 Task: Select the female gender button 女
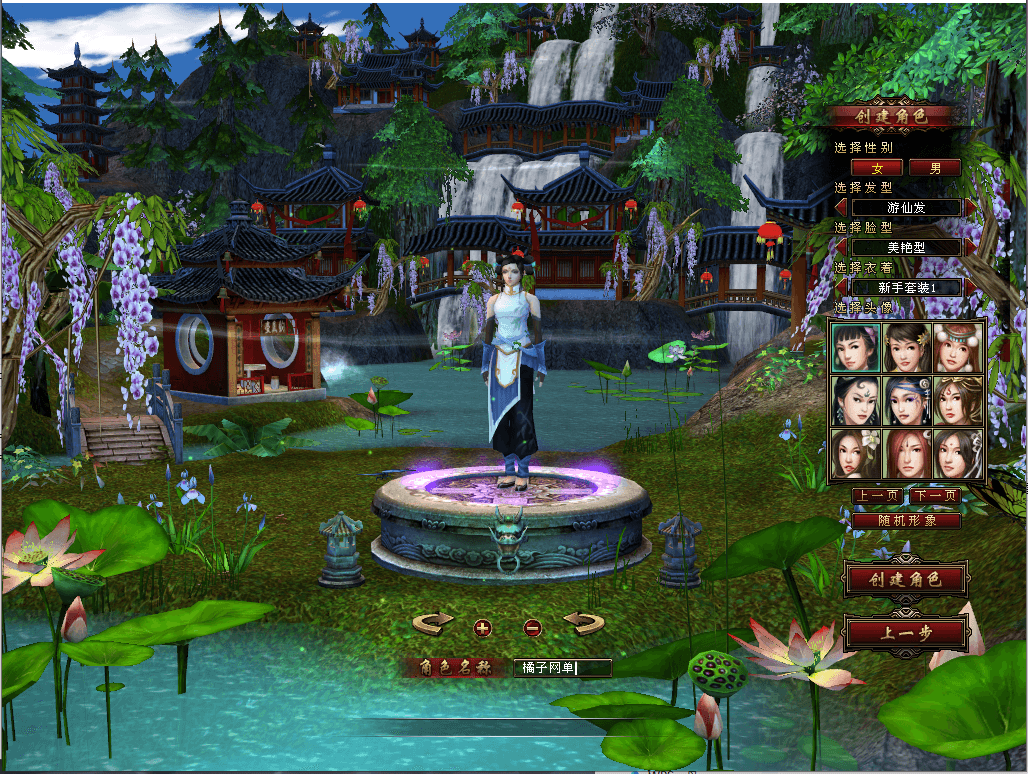click(879, 168)
